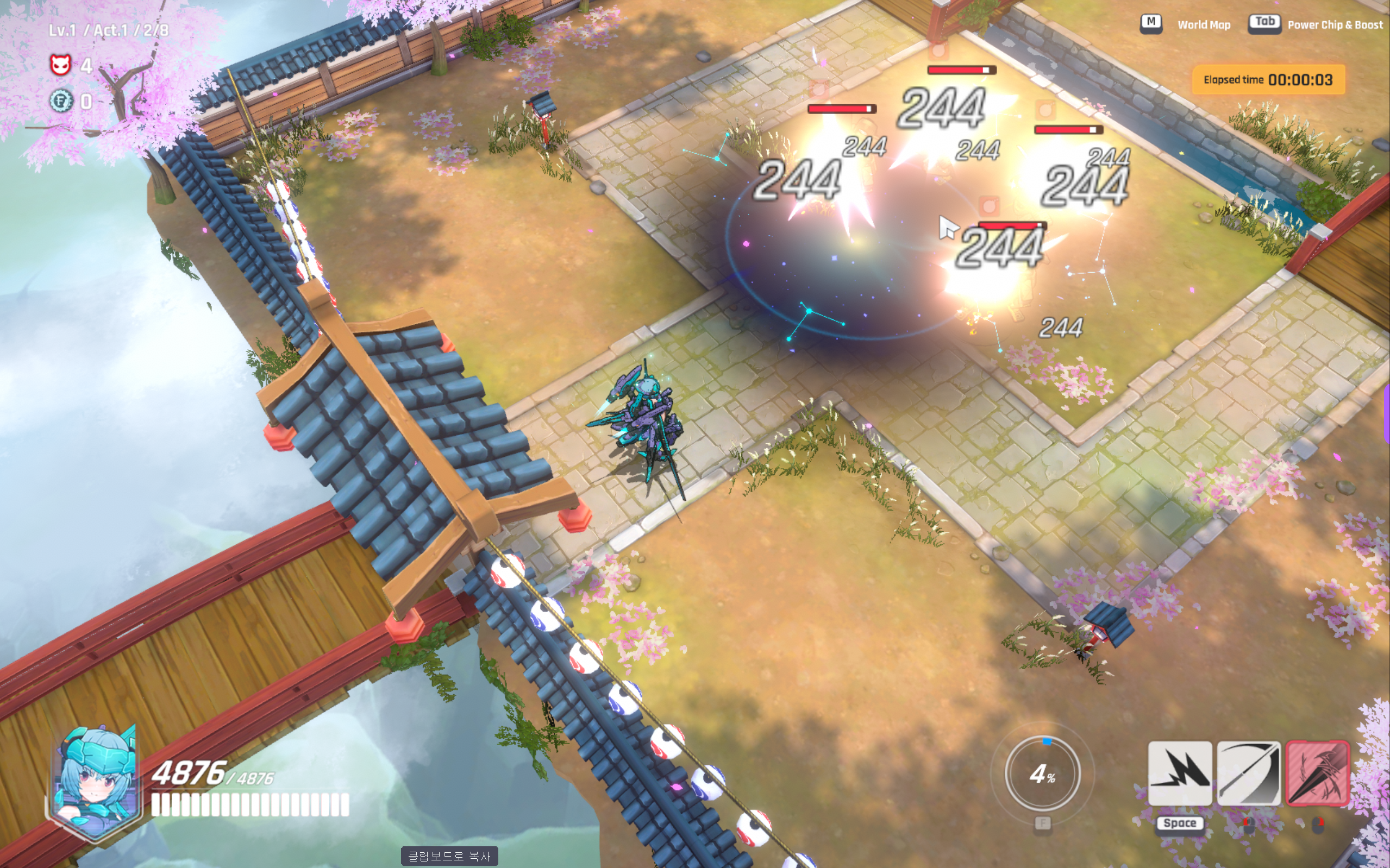Click the right mouse button hint icon
The image size is (1390, 868).
1318,826
